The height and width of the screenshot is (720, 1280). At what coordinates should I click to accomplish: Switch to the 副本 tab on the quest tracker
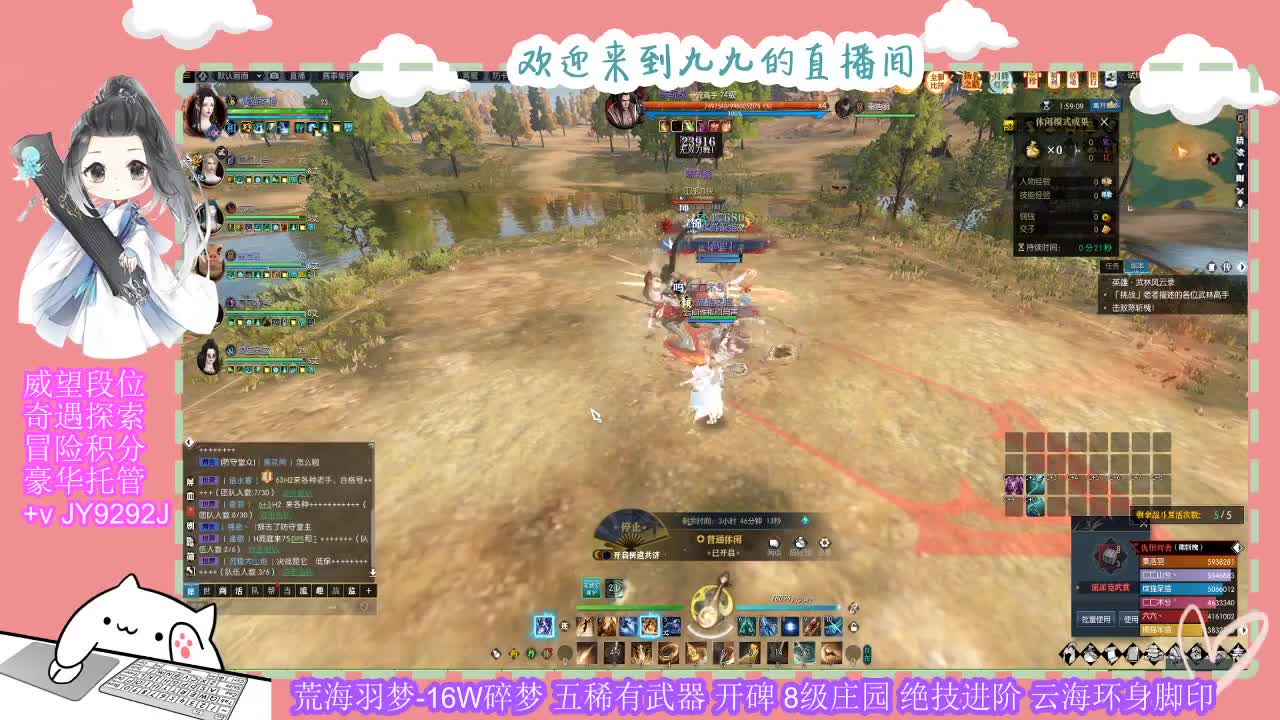pos(1137,266)
